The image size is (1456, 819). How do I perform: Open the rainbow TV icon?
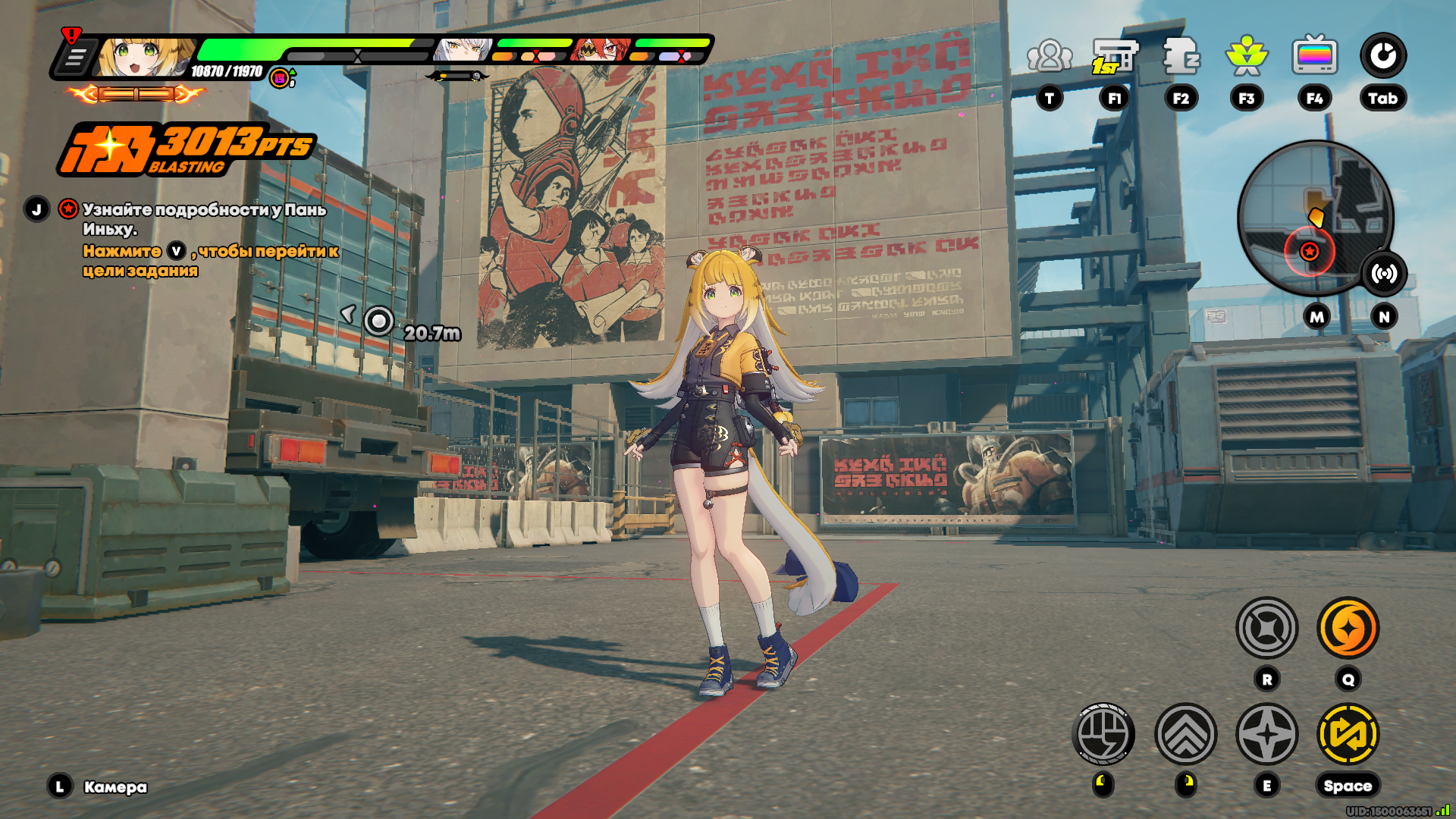[1314, 56]
